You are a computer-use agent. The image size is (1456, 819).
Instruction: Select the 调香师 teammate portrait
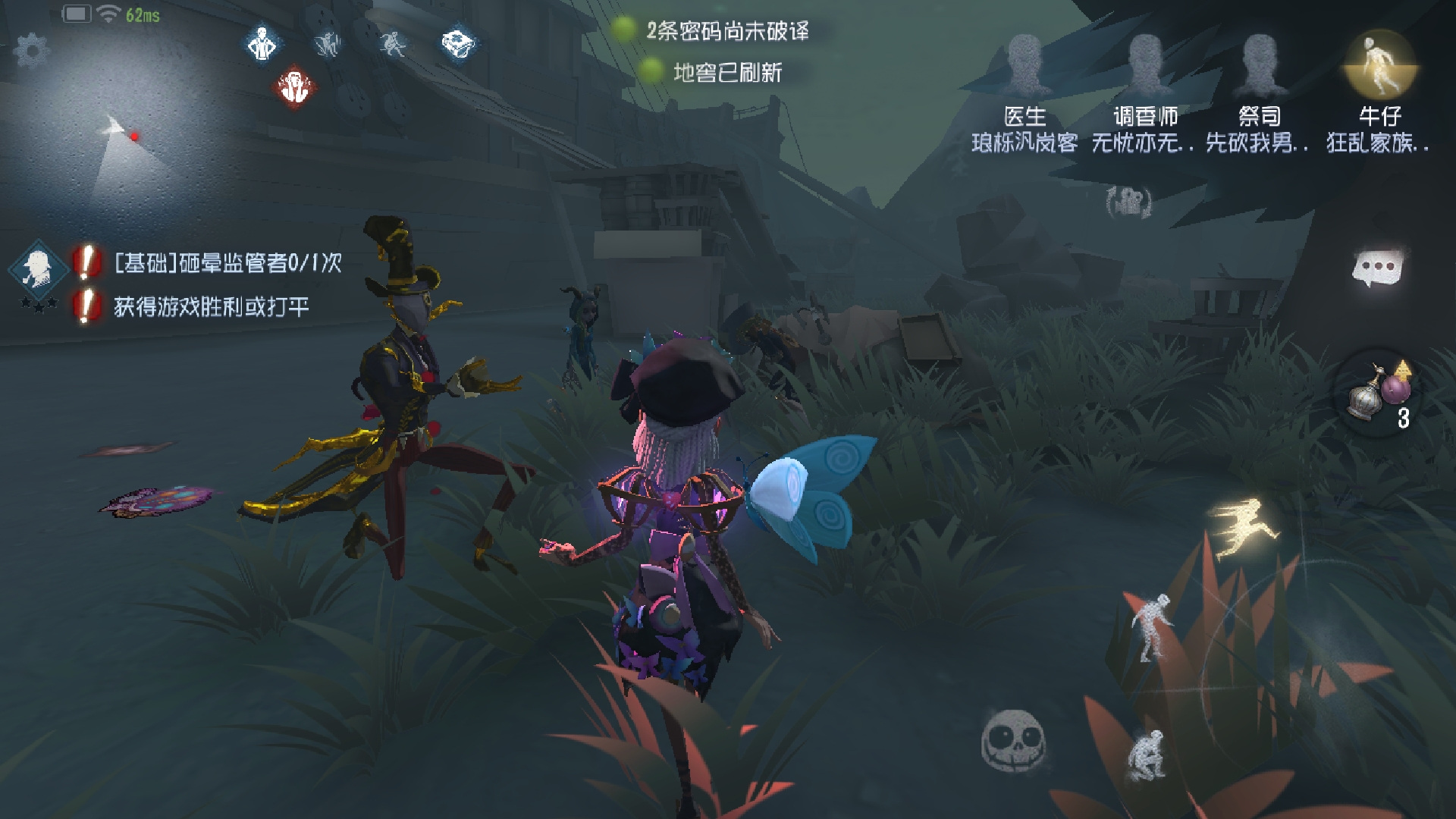1145,66
